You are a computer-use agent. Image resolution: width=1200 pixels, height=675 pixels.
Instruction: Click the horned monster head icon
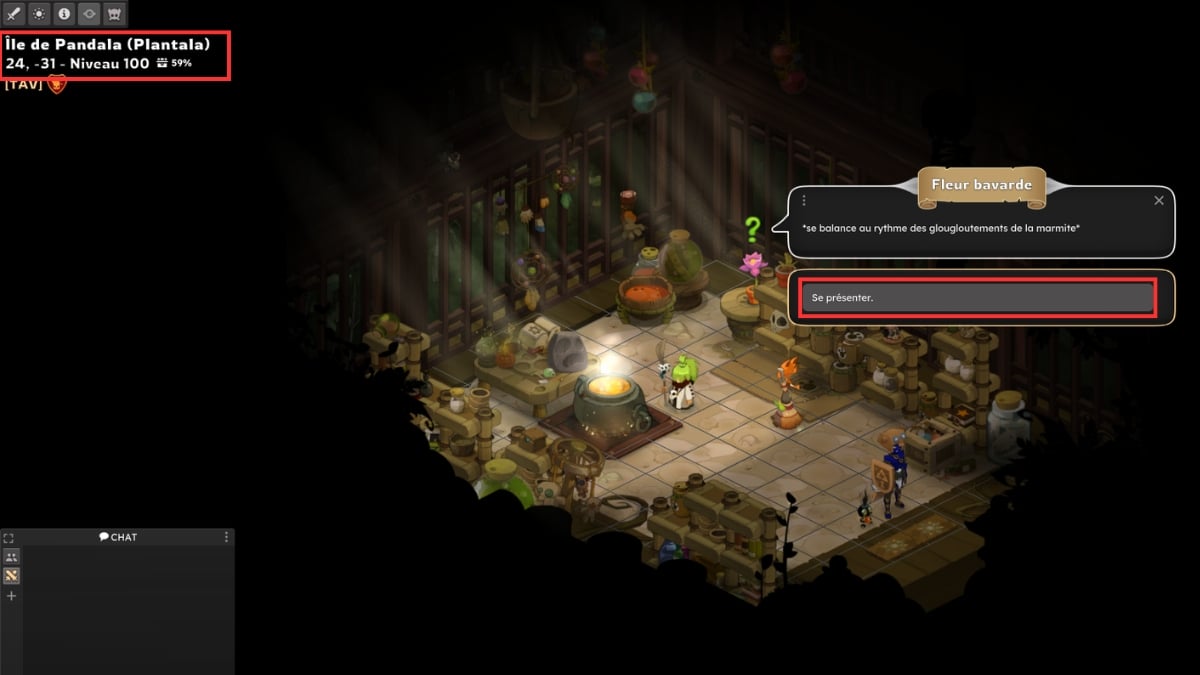click(x=114, y=14)
